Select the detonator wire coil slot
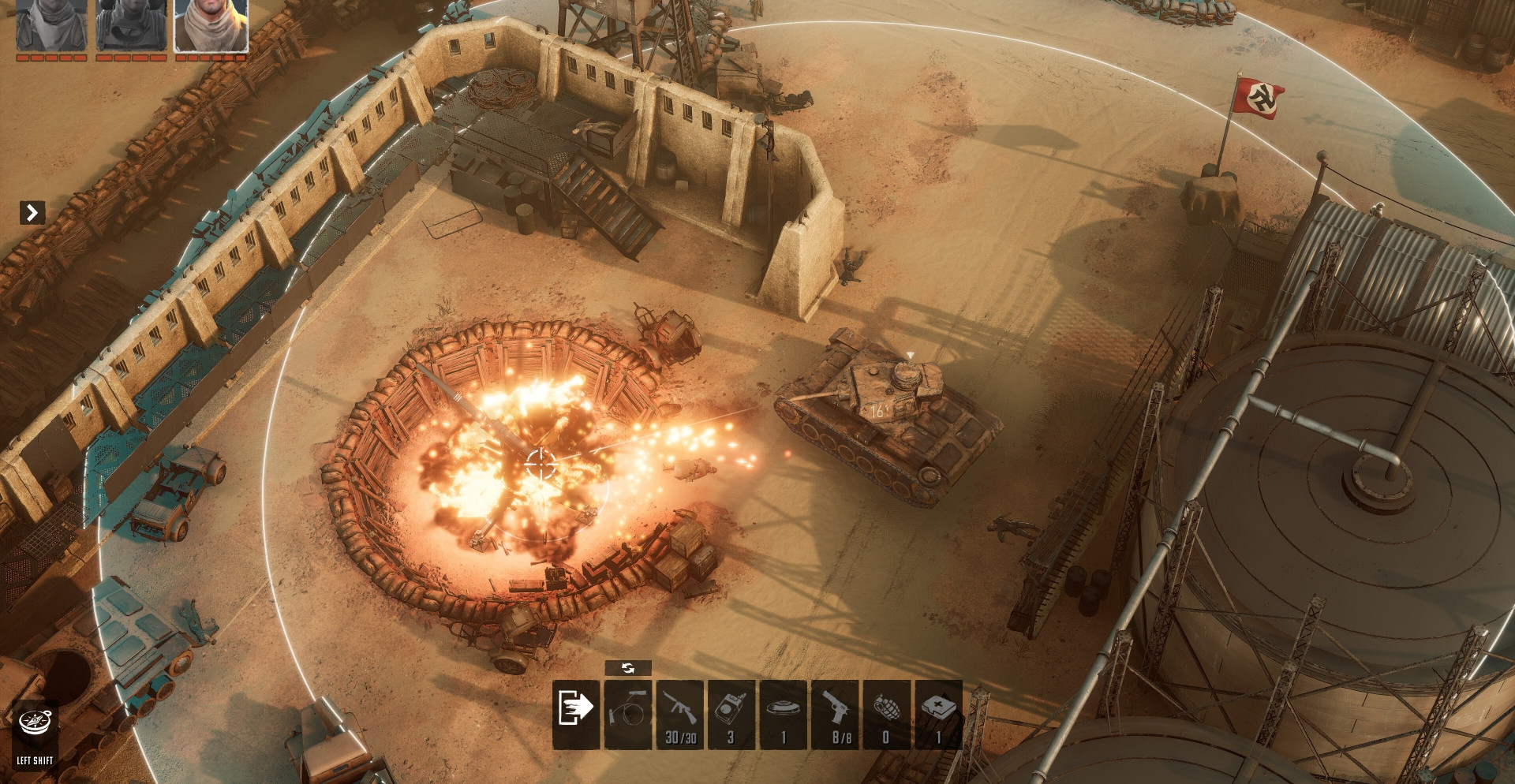1515x784 pixels. pyautogui.click(x=628, y=714)
